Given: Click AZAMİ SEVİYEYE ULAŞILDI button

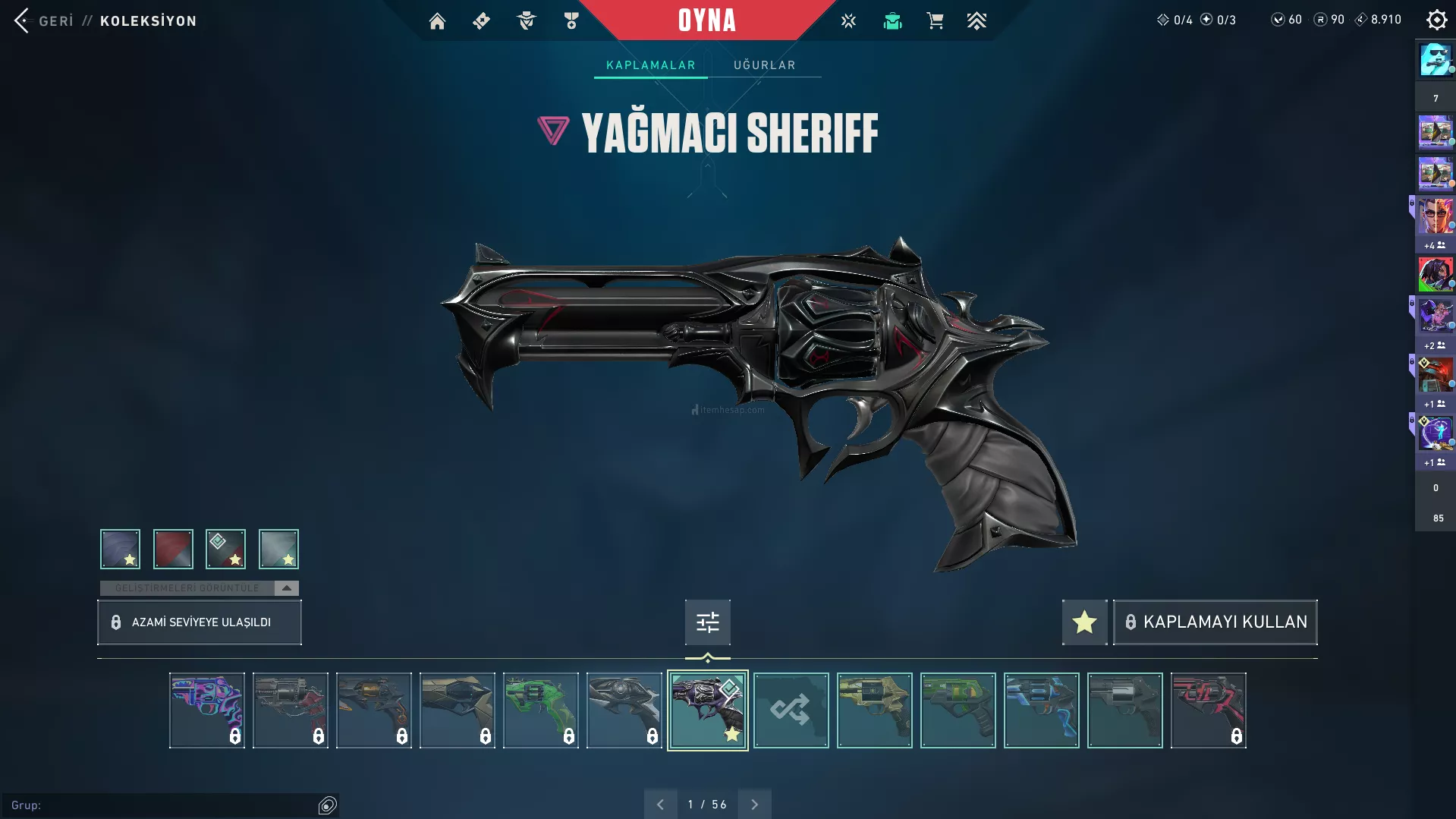Looking at the screenshot, I should pos(200,622).
